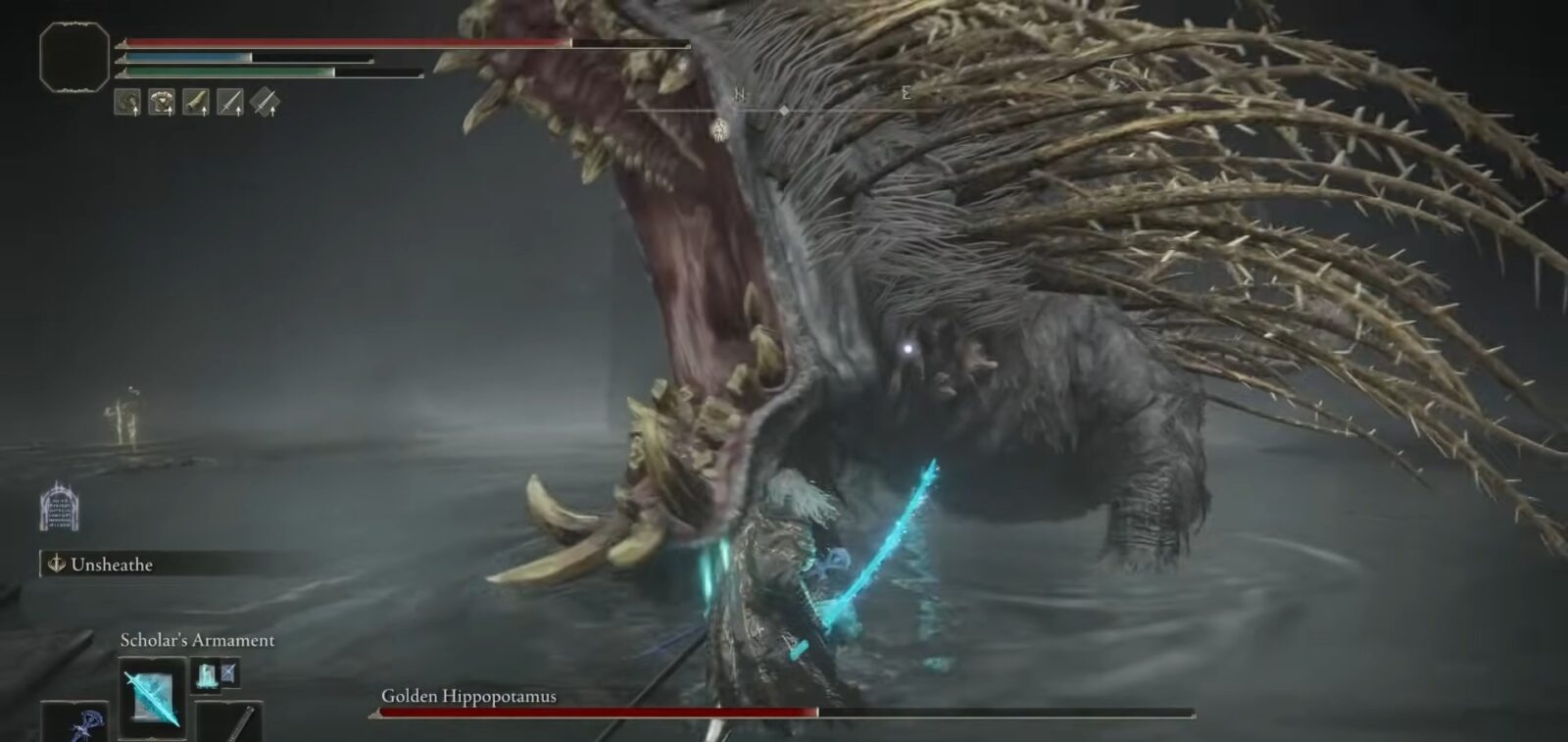
Task: Click the compass bar at top
Action: [784, 110]
